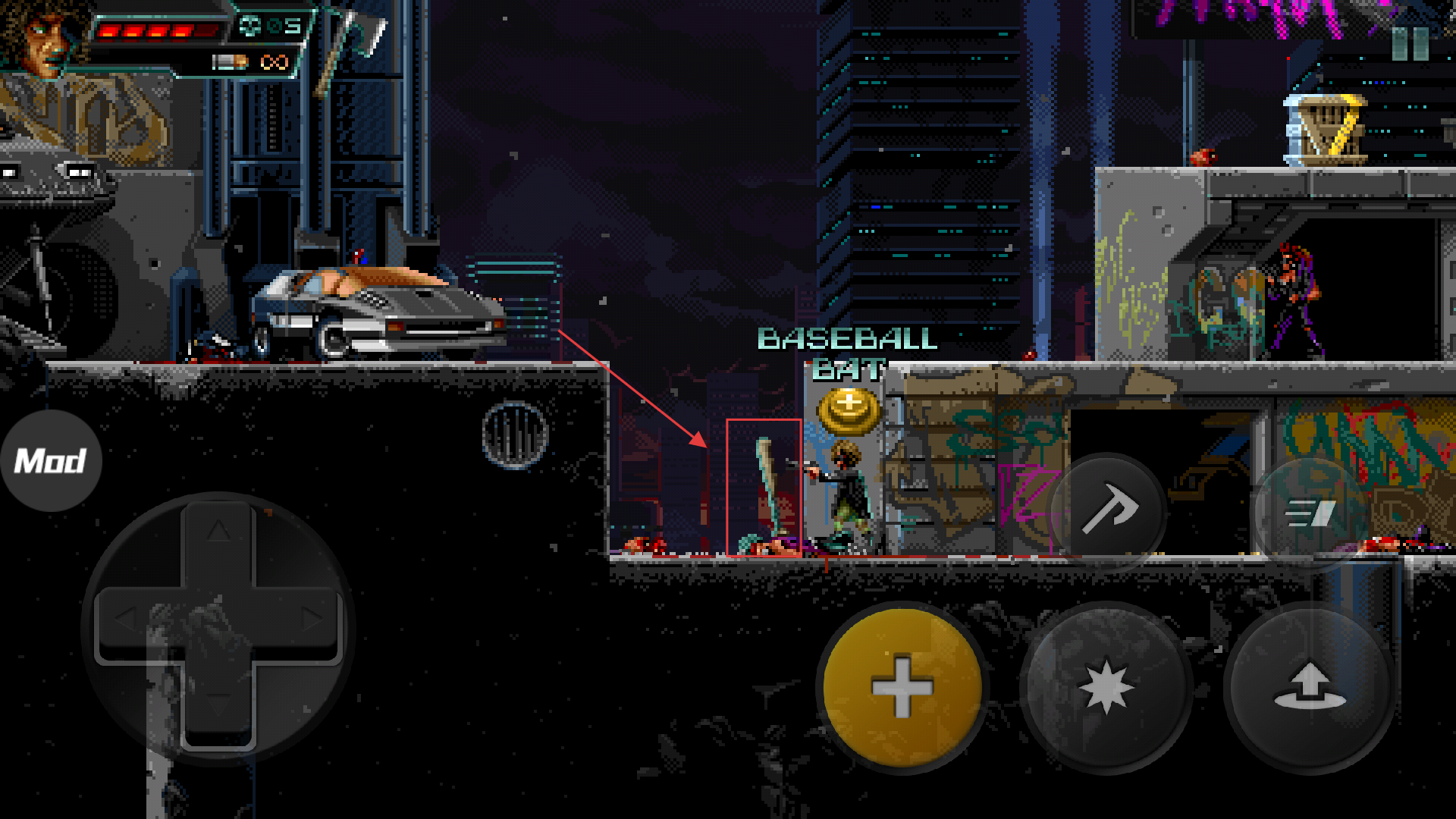This screenshot has height=819, width=1456.
Task: Activate the dash button
Action: (1310, 513)
